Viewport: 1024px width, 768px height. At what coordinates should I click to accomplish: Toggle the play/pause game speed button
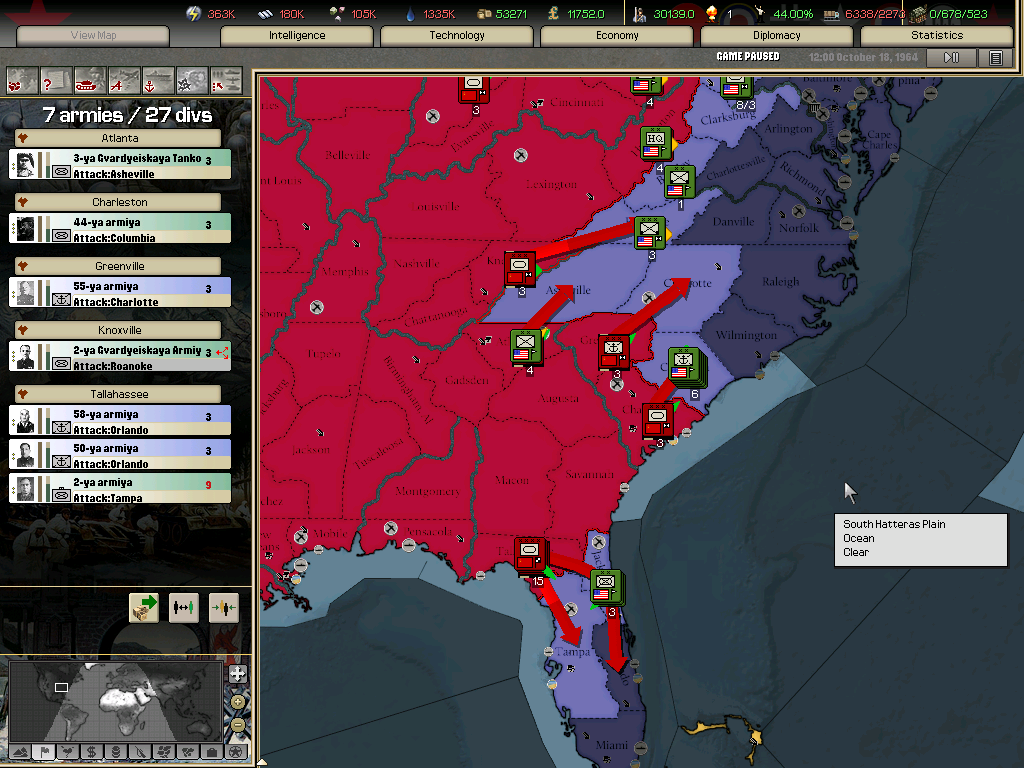[952, 58]
